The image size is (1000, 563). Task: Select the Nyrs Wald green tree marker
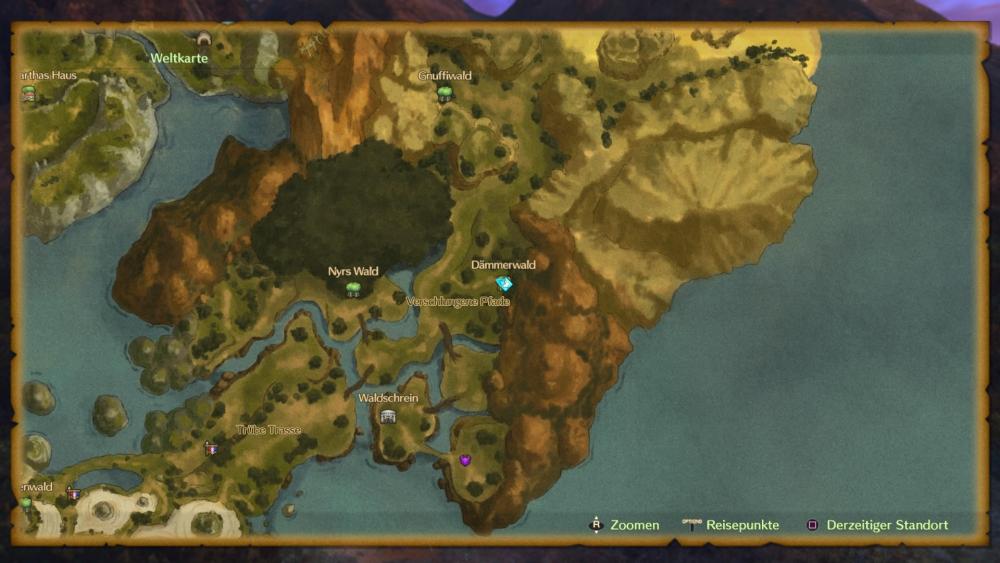(x=353, y=289)
